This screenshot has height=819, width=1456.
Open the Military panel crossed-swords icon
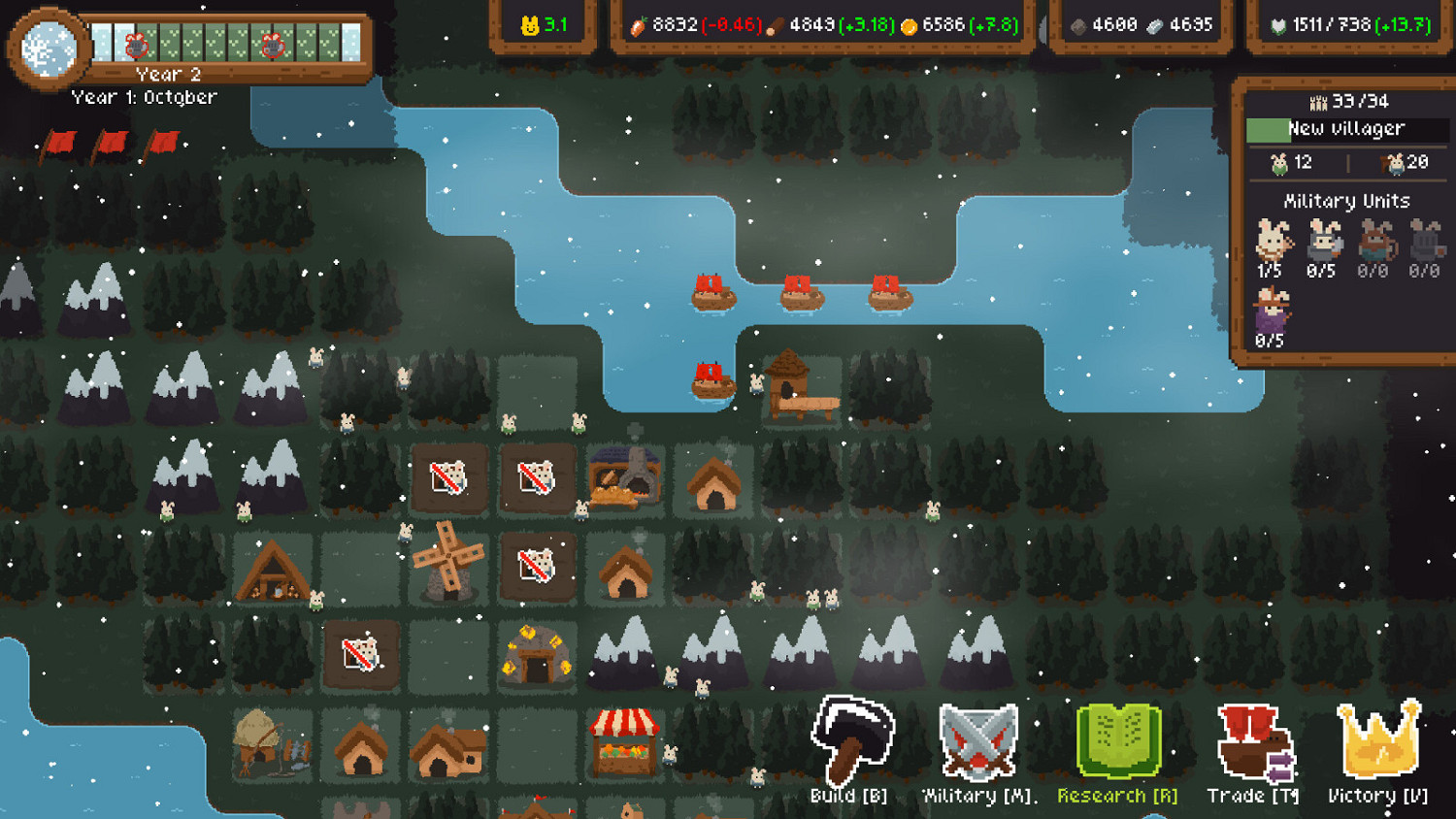pos(978,740)
